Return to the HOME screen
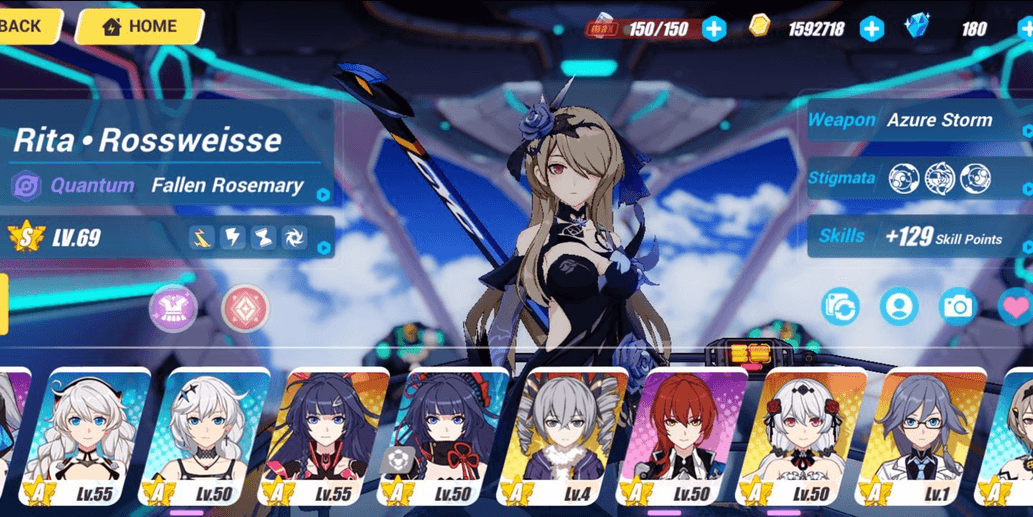This screenshot has height=517, width=1033. point(139,27)
